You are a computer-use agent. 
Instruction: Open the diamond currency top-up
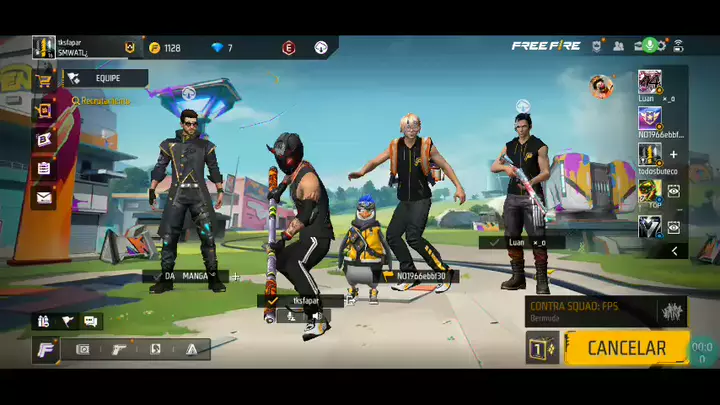[x=218, y=47]
